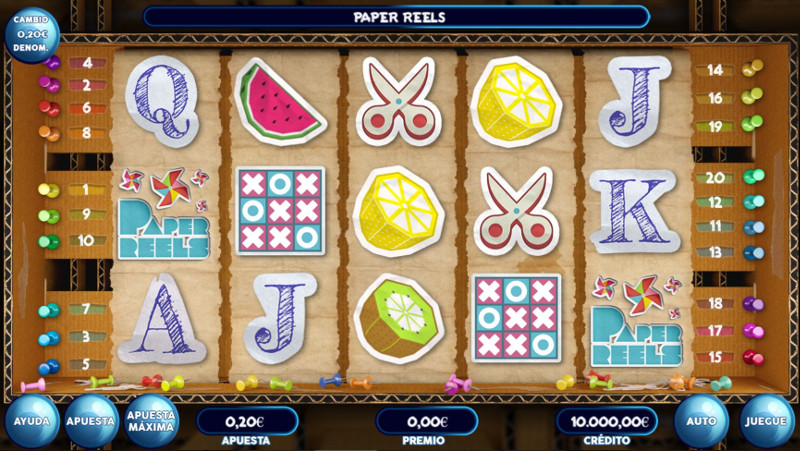
Task: Pick payline 14 pin marker
Action: 750,69
